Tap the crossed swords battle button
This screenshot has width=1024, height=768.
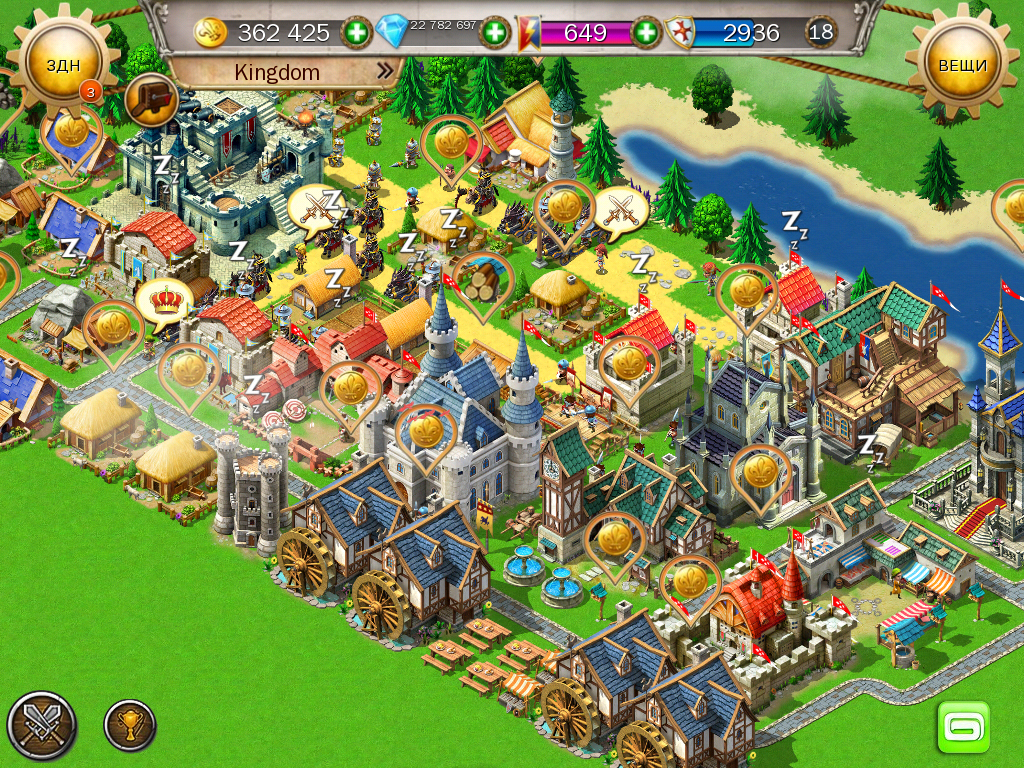(41, 725)
